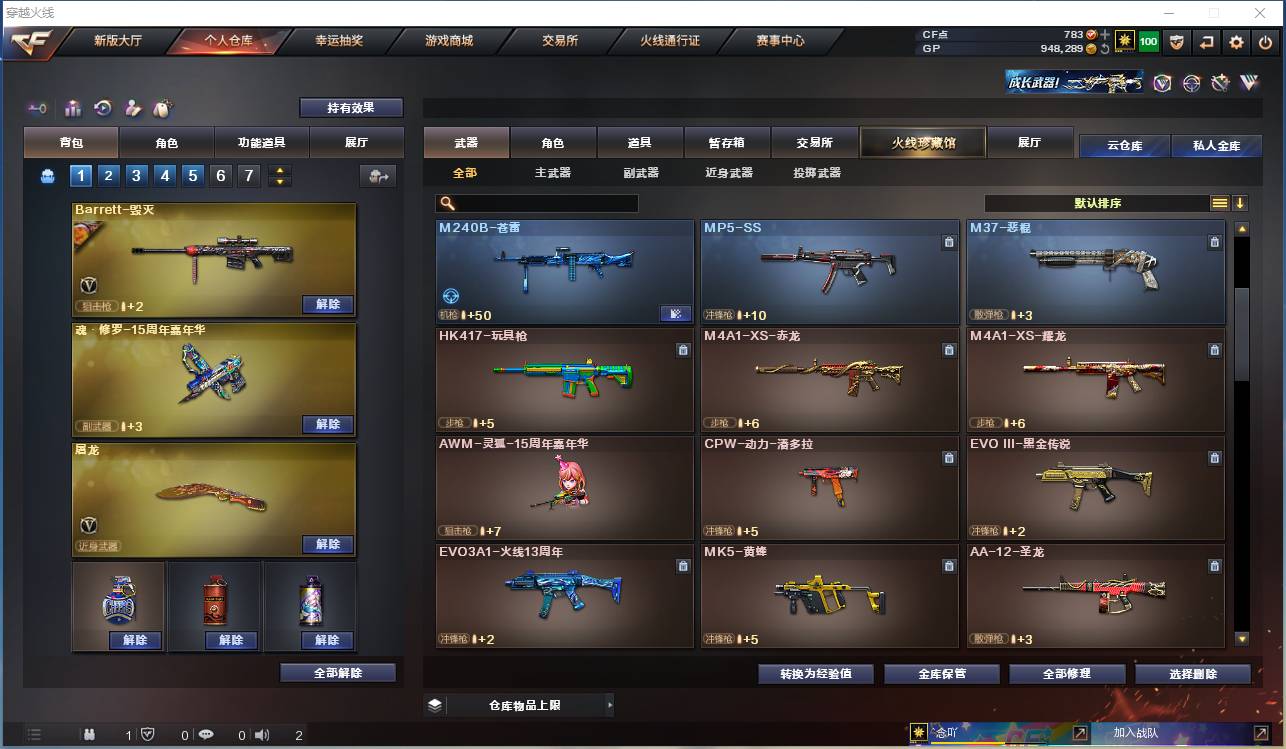Click the refresh icon beside the GP amount
Viewport: 1286px width, 749px height.
click(x=1106, y=48)
